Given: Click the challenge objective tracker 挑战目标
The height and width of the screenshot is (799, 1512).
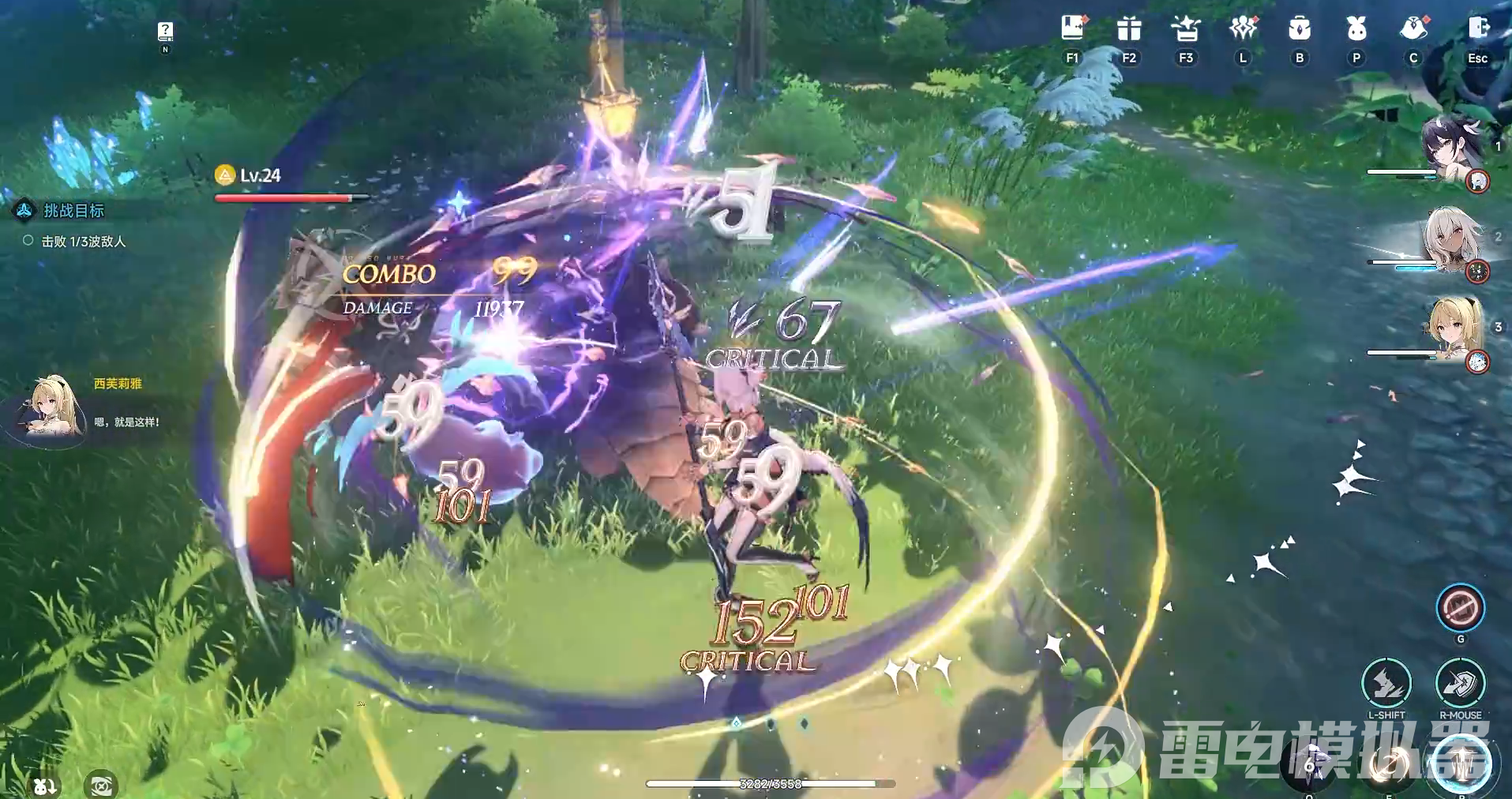Looking at the screenshot, I should [73, 211].
